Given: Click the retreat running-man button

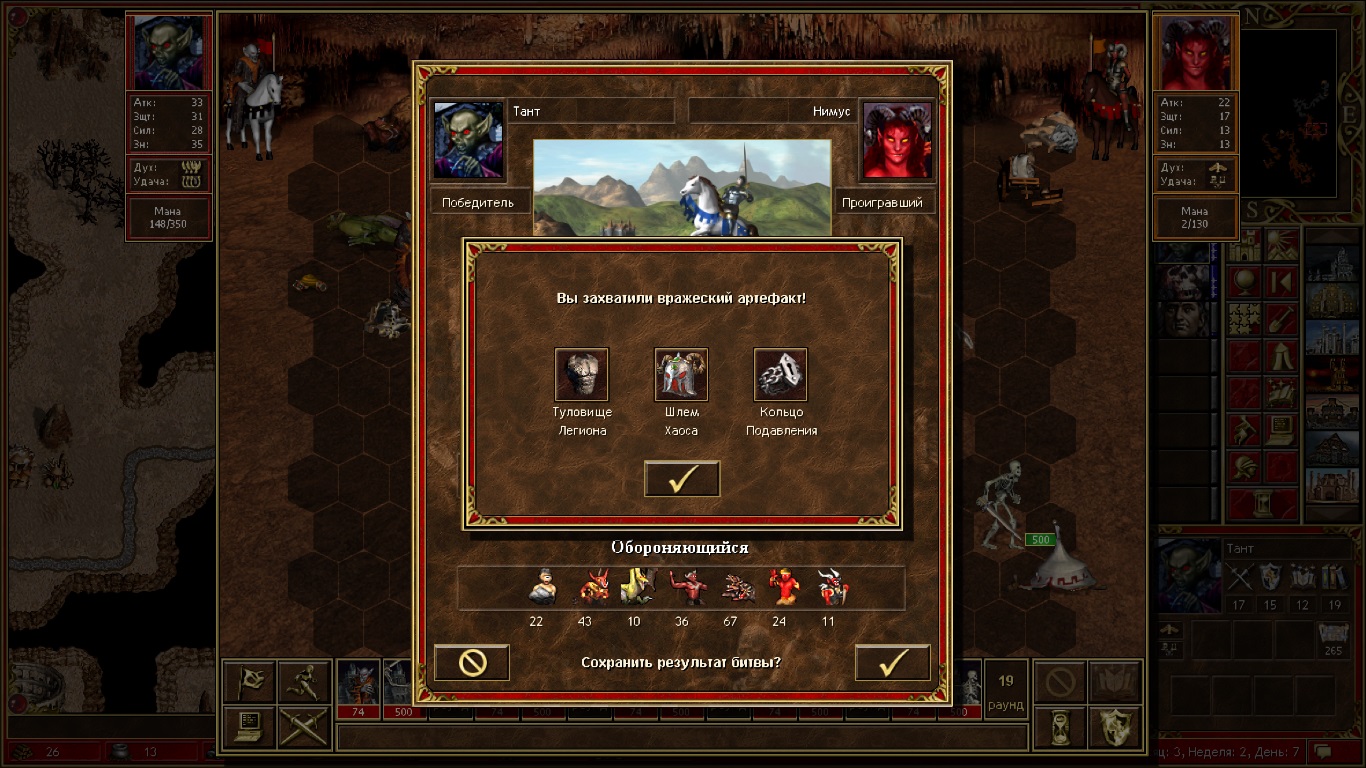Looking at the screenshot, I should [x=304, y=682].
